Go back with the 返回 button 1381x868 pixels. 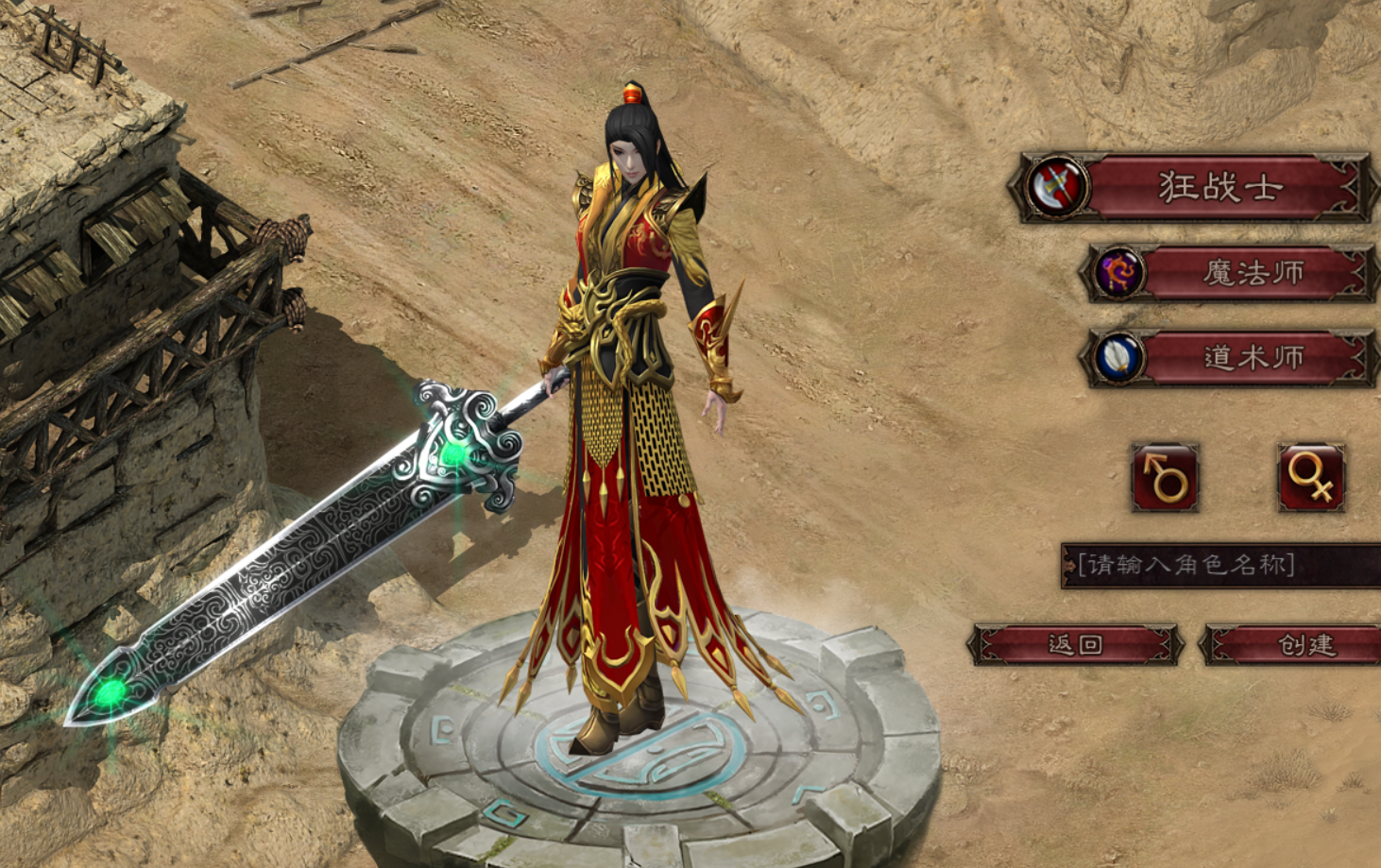click(1075, 645)
